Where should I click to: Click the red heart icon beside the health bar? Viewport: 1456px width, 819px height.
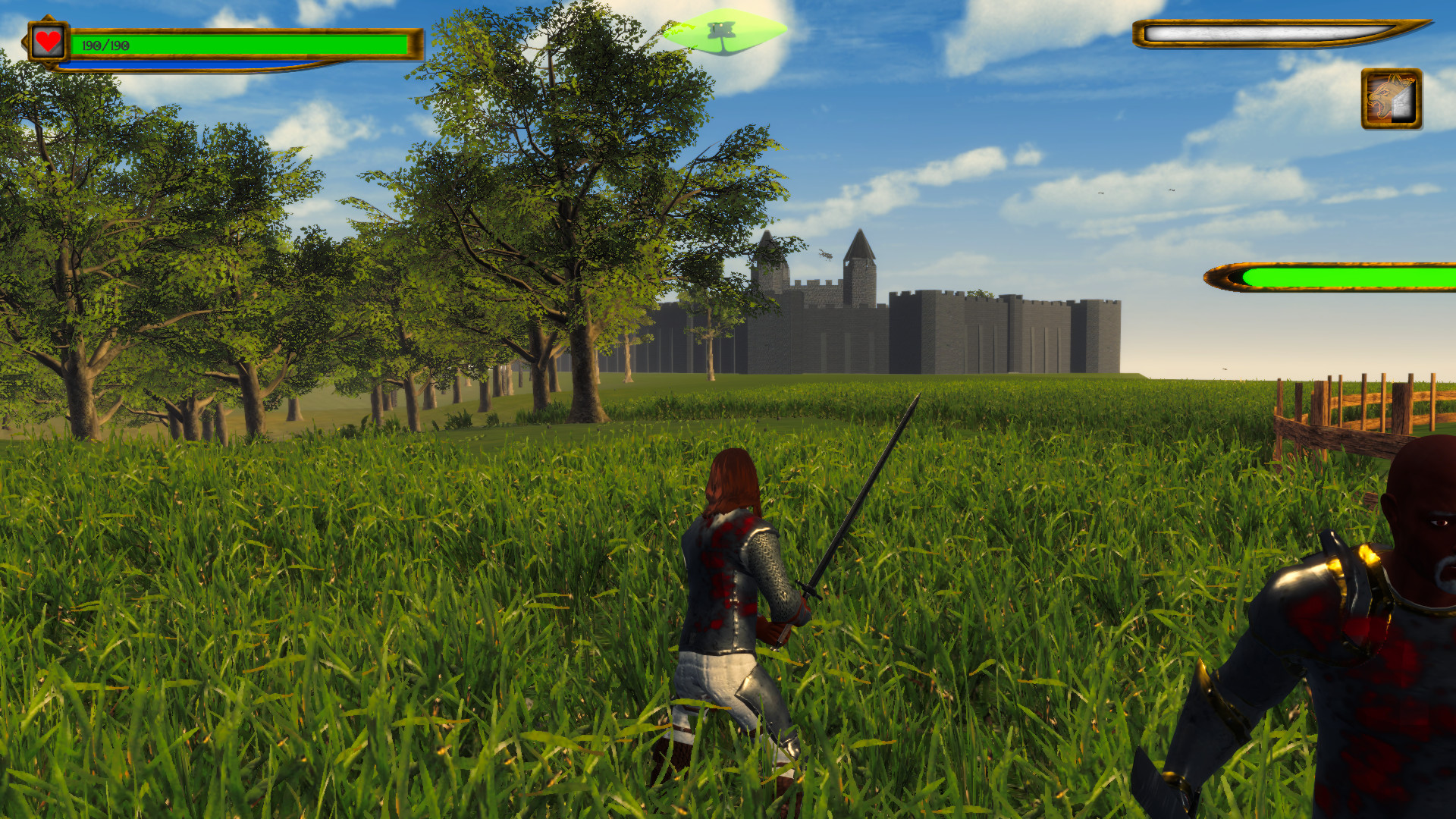tap(47, 43)
